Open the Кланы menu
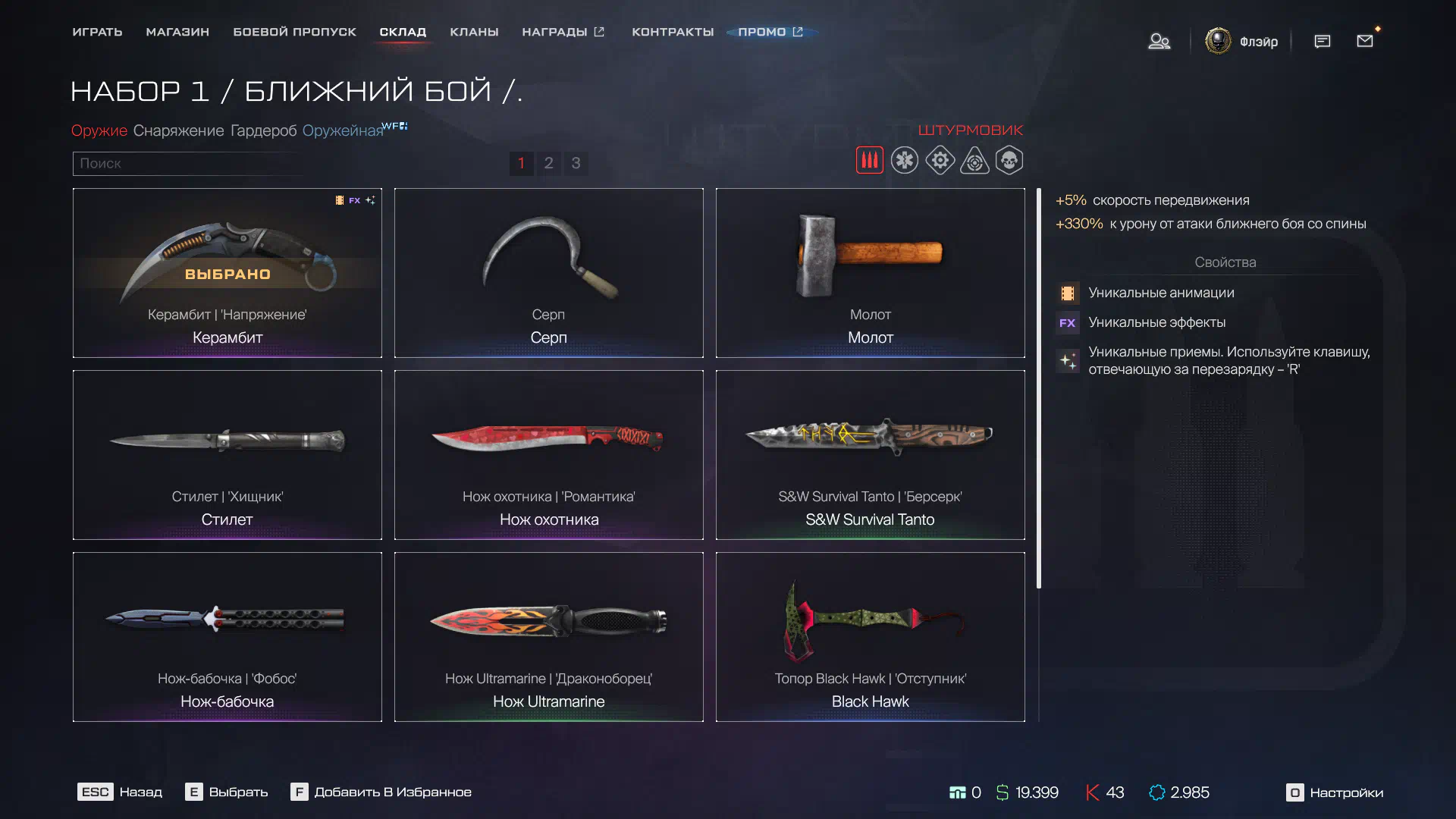This screenshot has width=1456, height=819. pyautogui.click(x=474, y=32)
